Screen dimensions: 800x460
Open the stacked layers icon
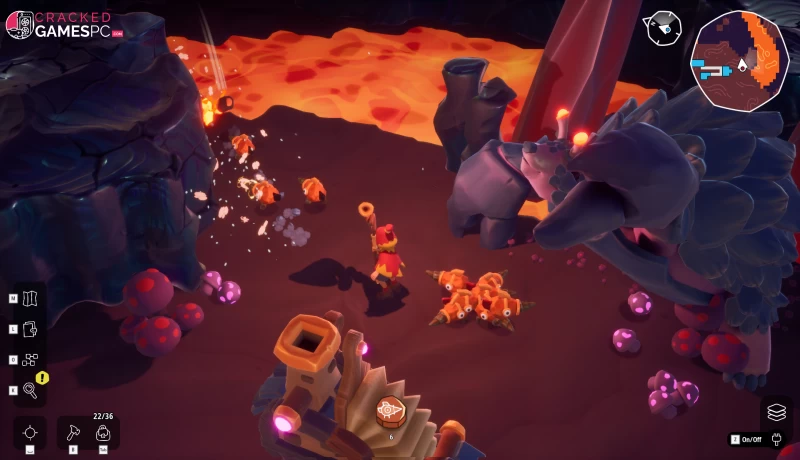click(x=776, y=411)
